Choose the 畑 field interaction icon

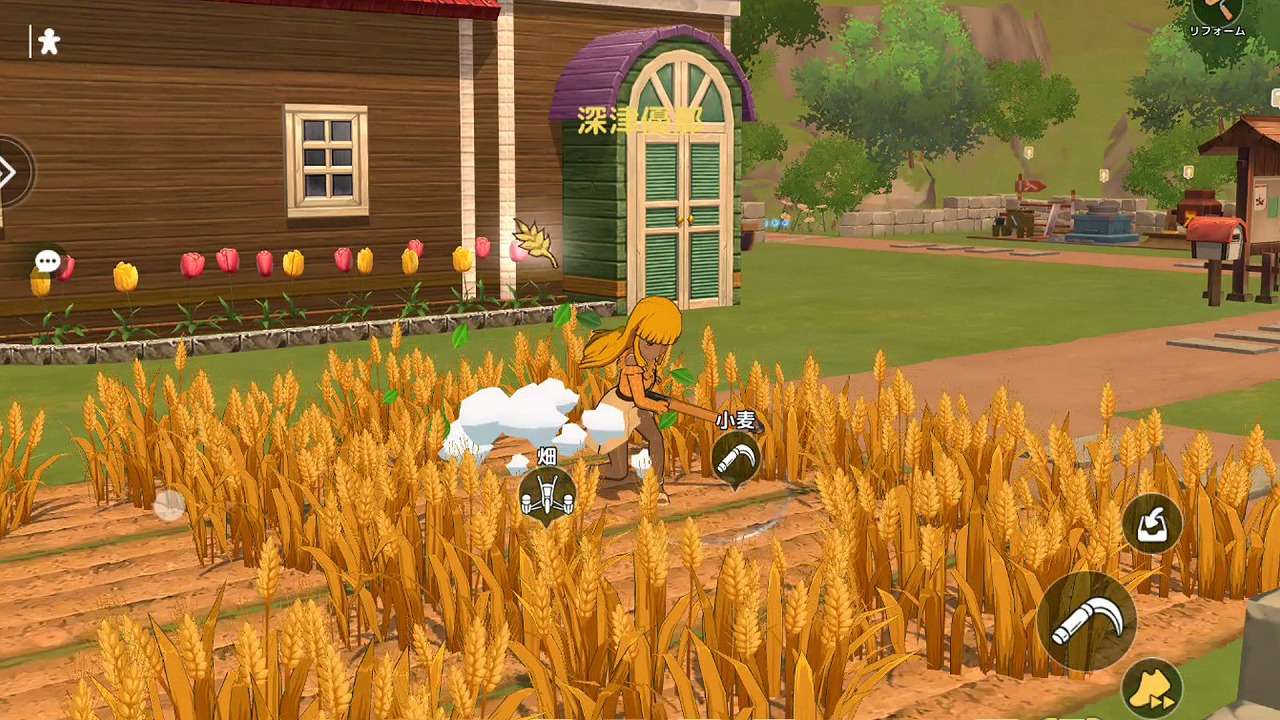point(547,493)
